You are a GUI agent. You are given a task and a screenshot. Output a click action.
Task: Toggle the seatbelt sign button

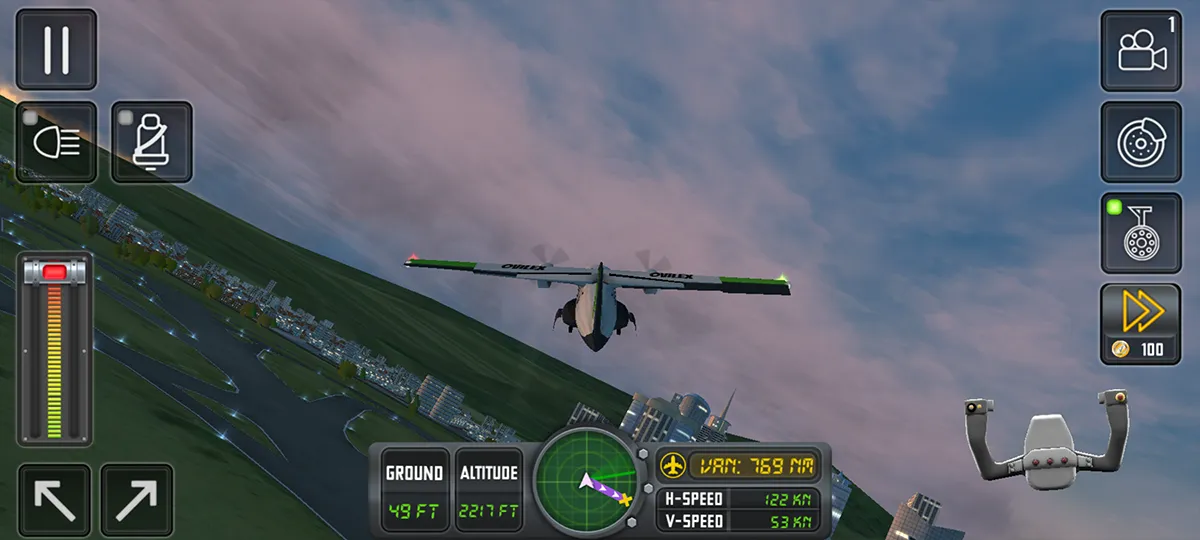tap(151, 142)
